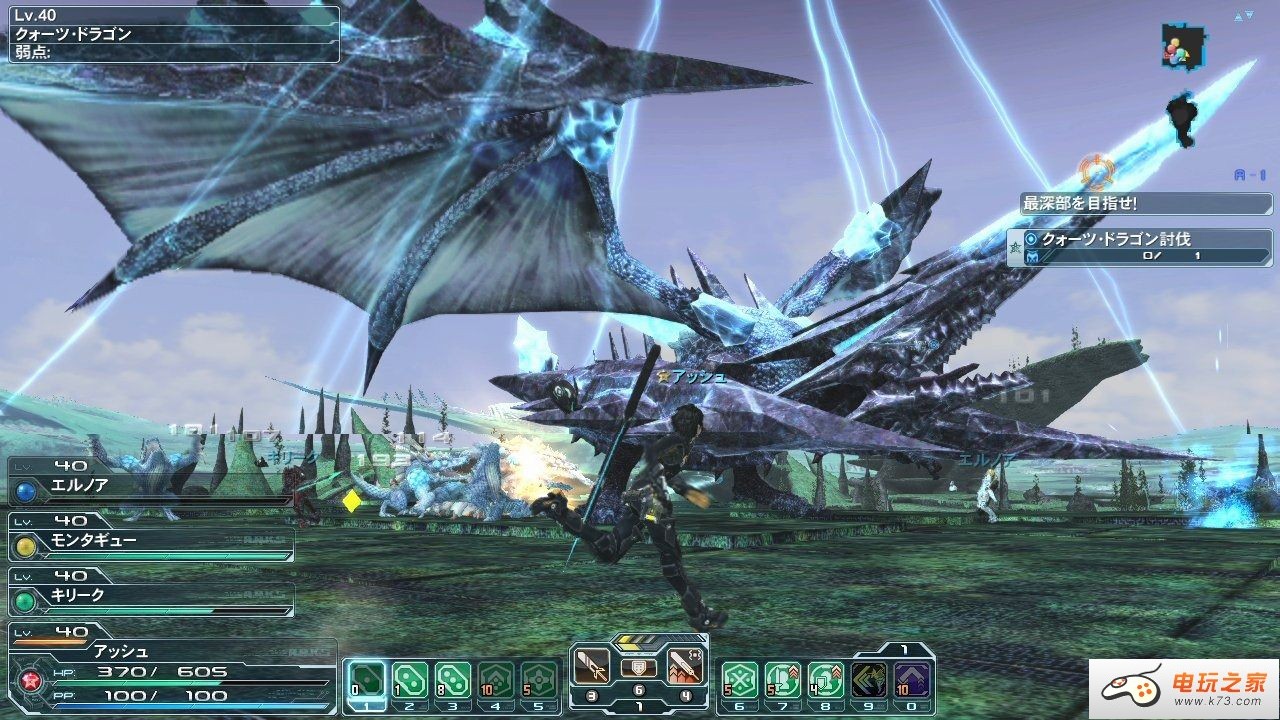Activate the hexagon item in slot 4

point(496,680)
